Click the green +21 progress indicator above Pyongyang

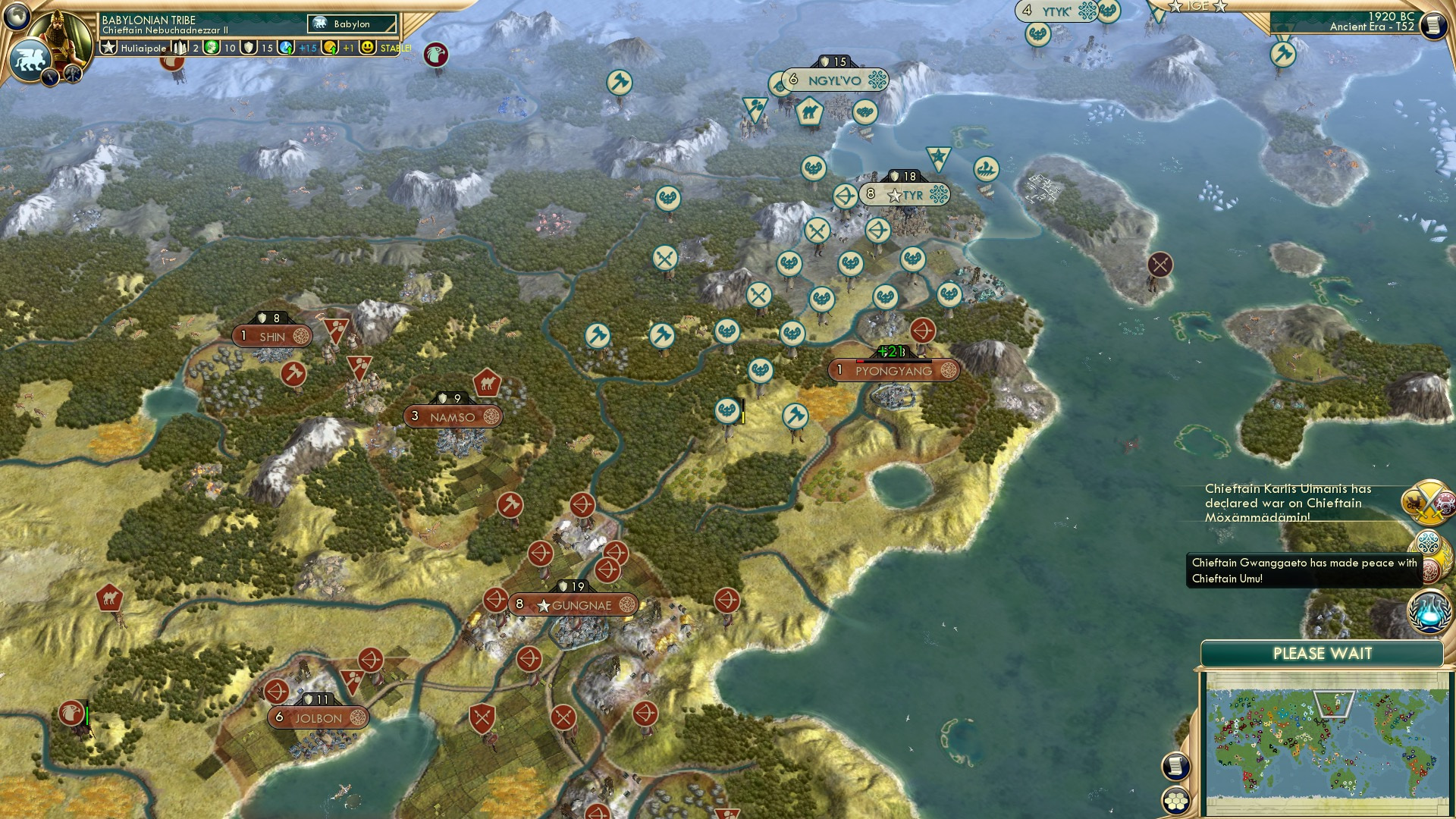(891, 352)
